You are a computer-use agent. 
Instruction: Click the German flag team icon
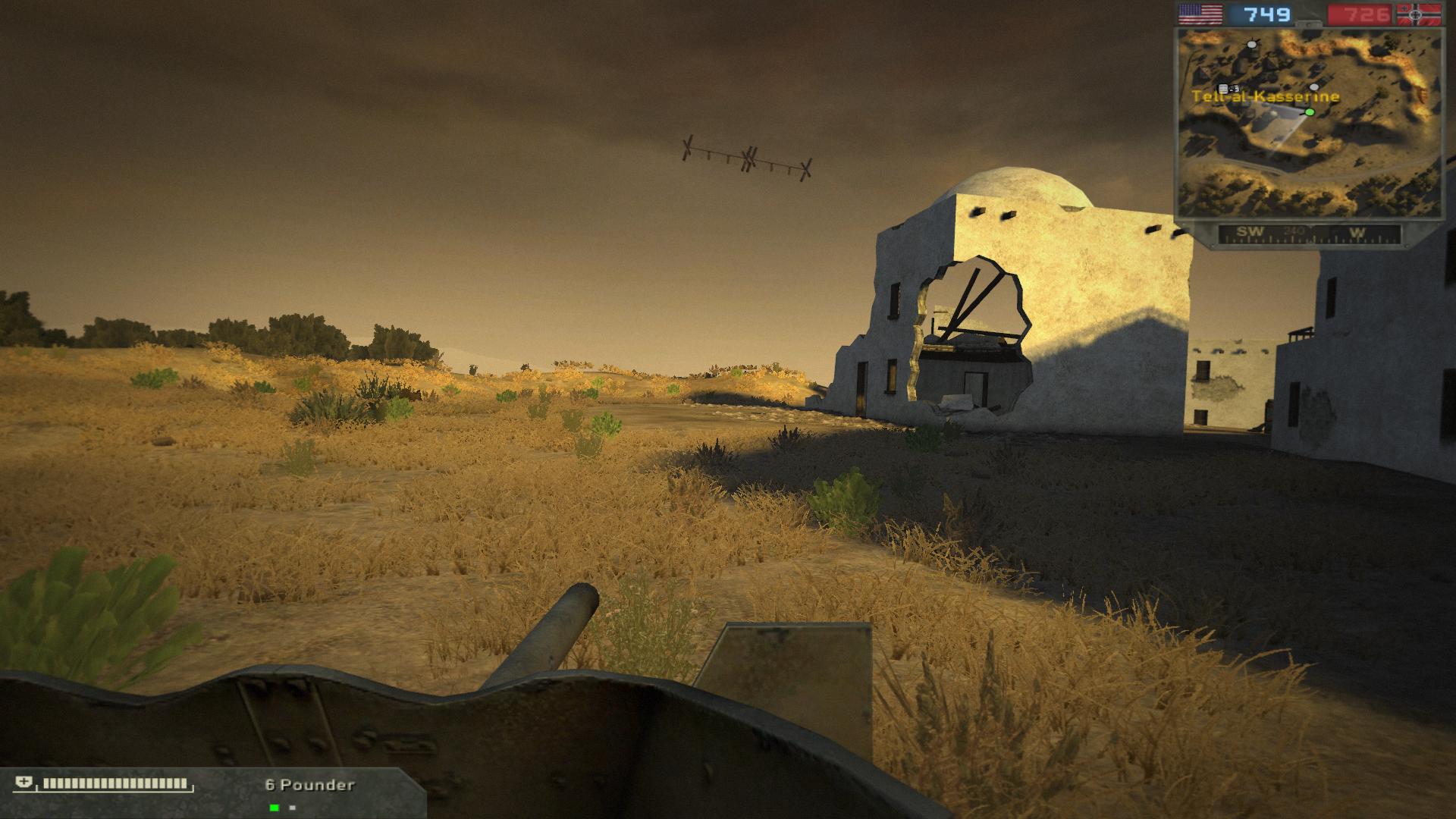click(x=1419, y=14)
